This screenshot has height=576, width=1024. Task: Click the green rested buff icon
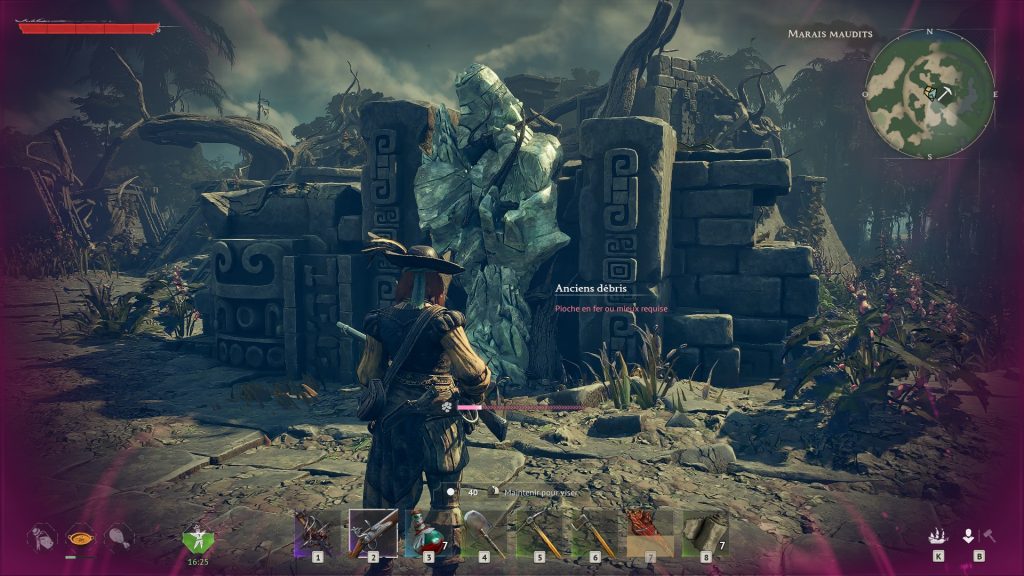coord(197,540)
